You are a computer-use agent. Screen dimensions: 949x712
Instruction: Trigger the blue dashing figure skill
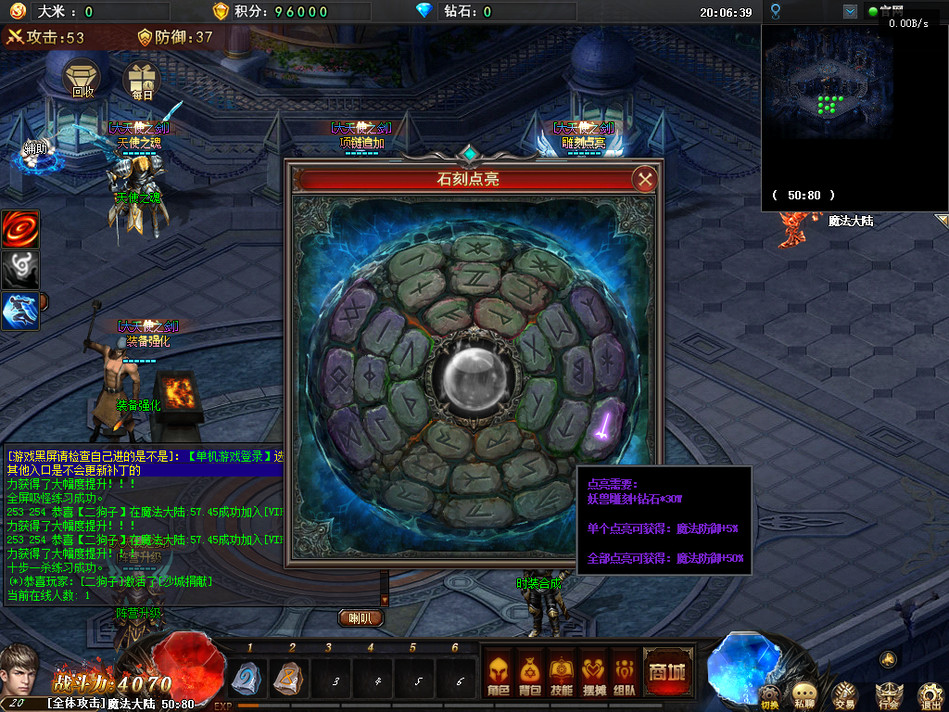point(20,312)
